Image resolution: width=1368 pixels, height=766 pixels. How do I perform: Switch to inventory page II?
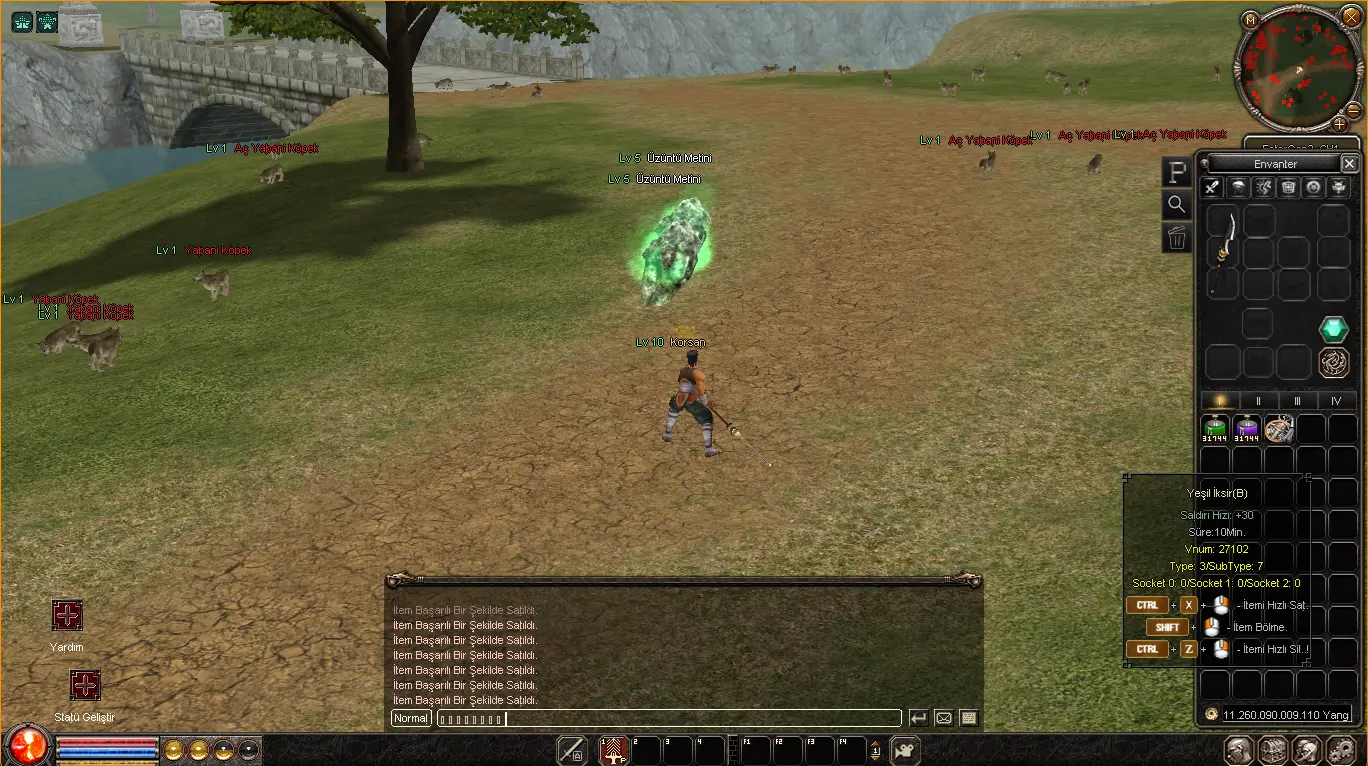[1258, 400]
